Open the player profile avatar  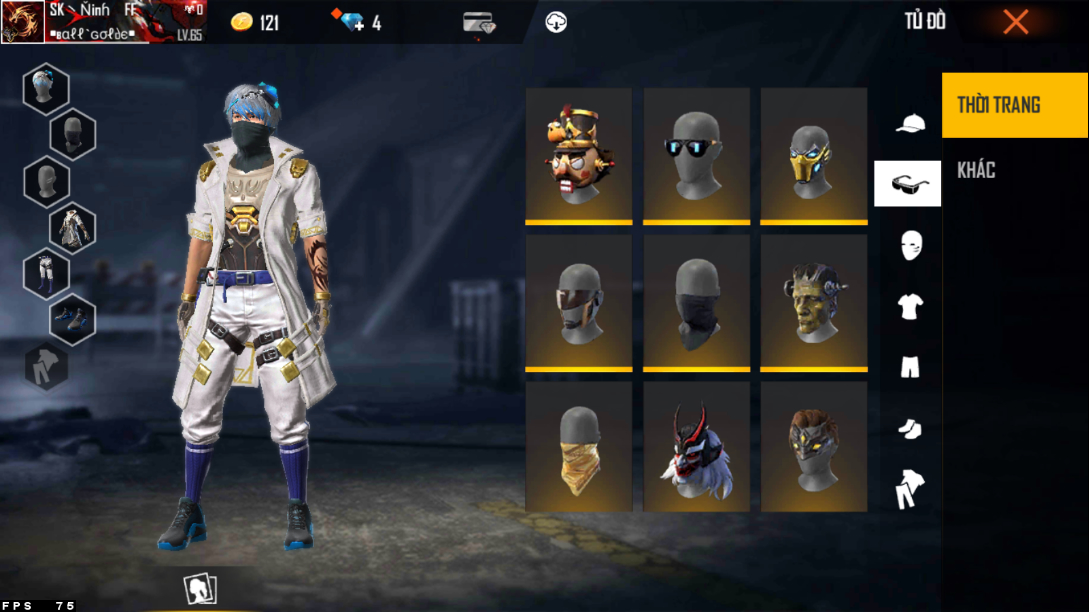23,22
